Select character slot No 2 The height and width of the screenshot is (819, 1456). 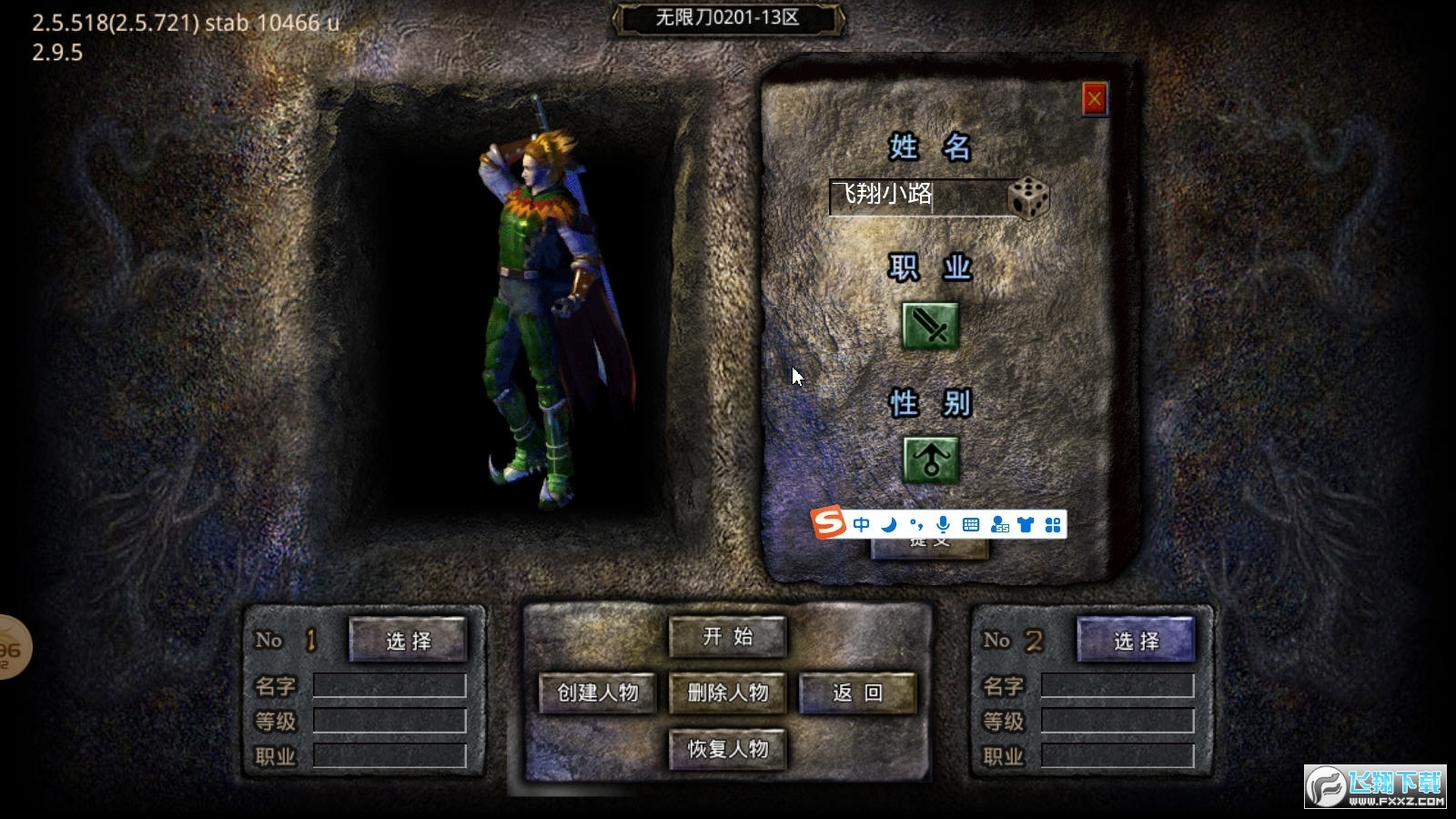pos(1136,640)
